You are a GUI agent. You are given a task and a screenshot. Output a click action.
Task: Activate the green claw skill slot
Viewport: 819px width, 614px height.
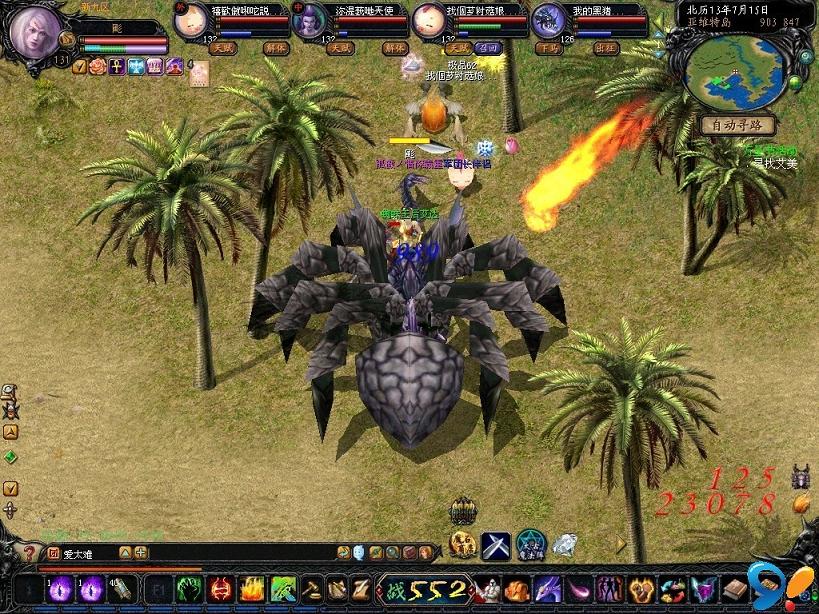point(190,589)
